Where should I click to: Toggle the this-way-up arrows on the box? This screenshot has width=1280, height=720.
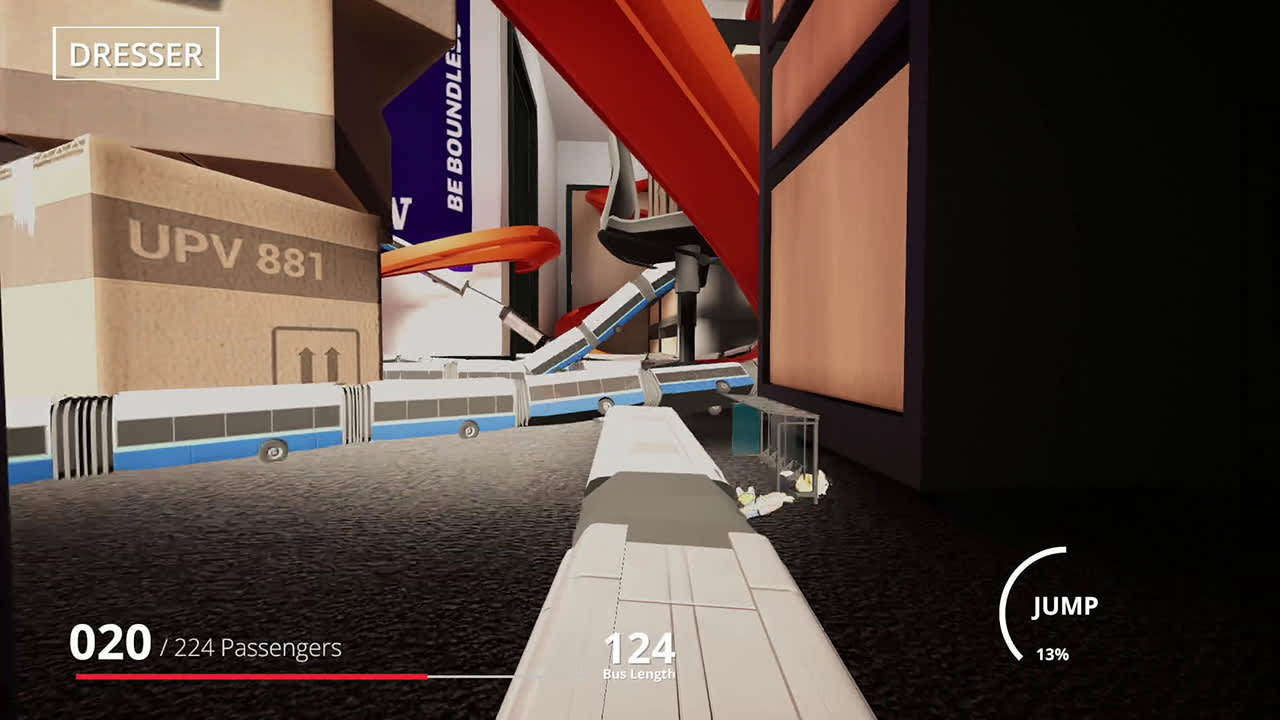click(318, 360)
